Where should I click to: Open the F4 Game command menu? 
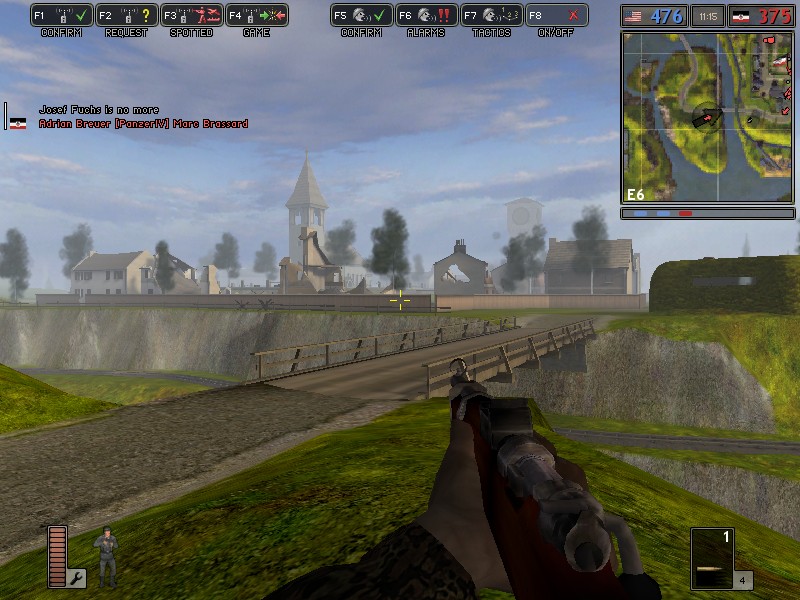[256, 16]
